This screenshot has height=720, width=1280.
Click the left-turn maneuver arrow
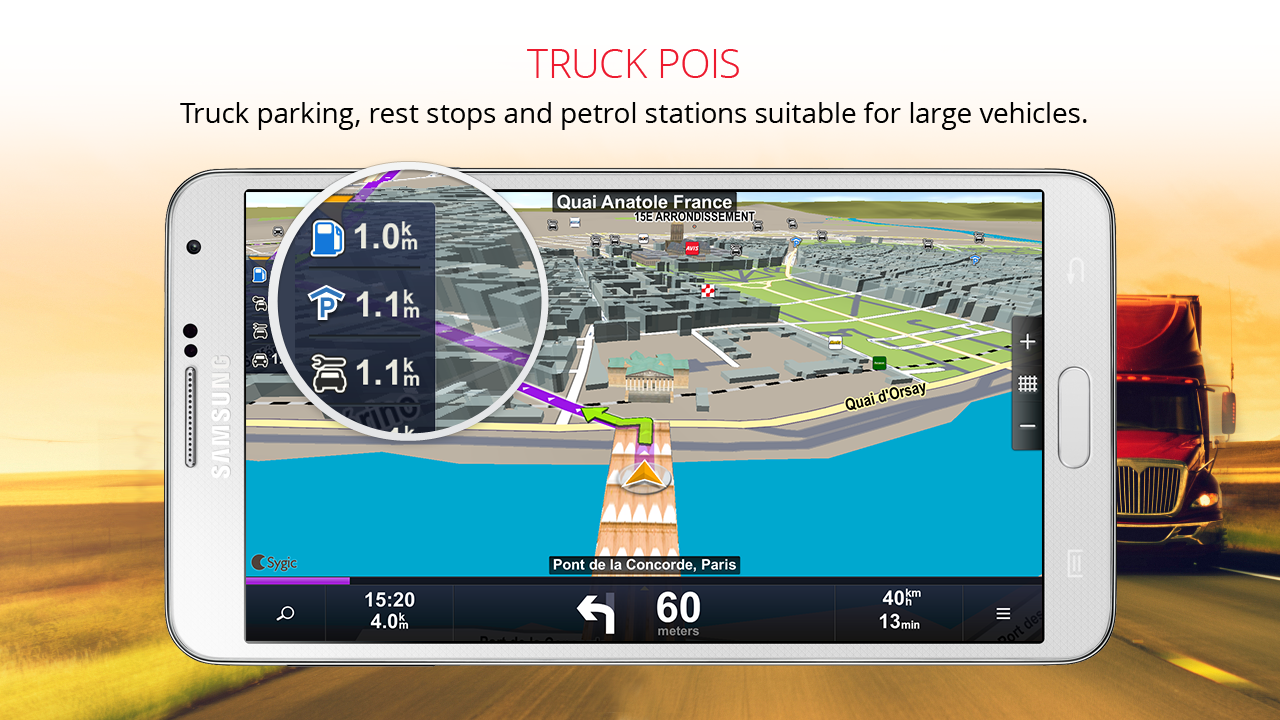click(x=597, y=611)
